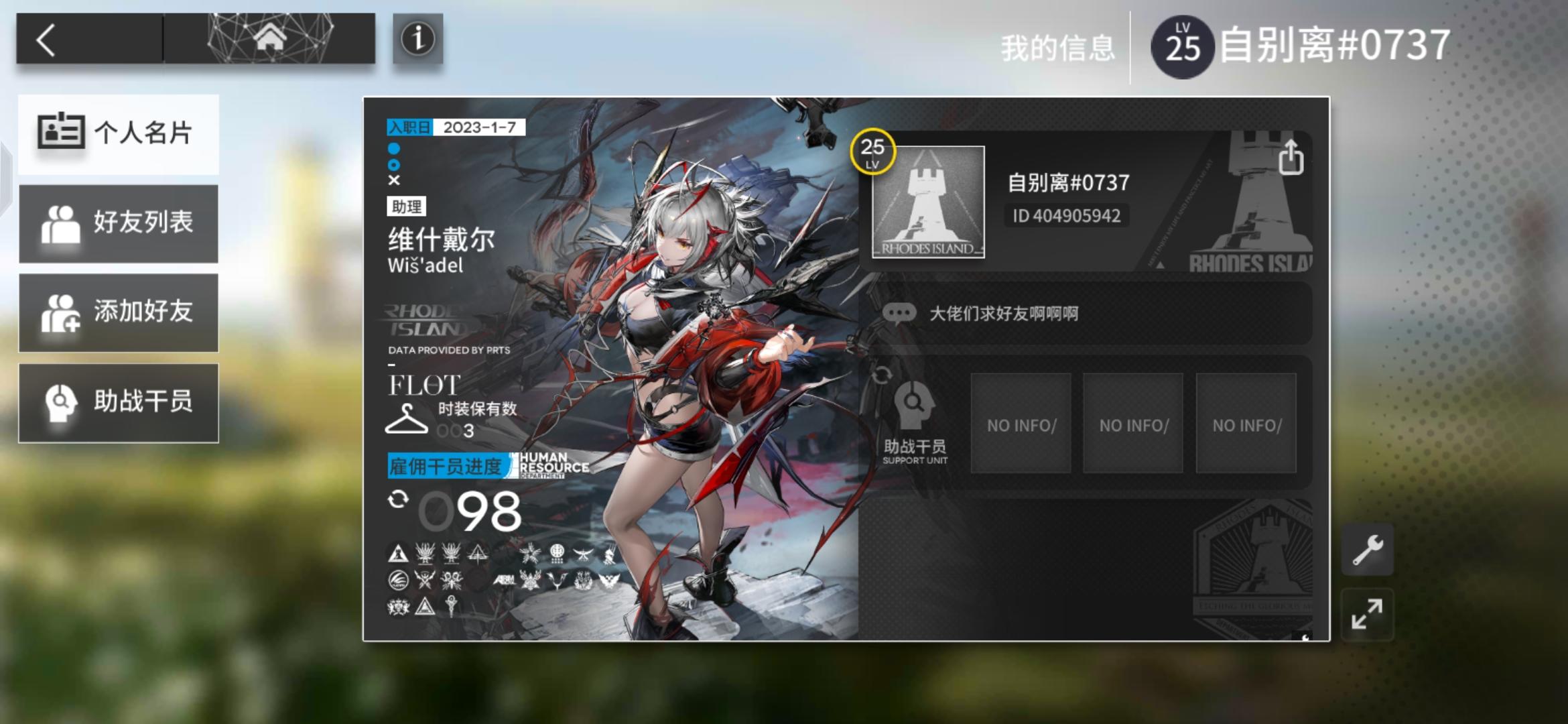This screenshot has width=1568, height=724.
Task: Tap the back arrow in the top bar
Action: (x=46, y=40)
